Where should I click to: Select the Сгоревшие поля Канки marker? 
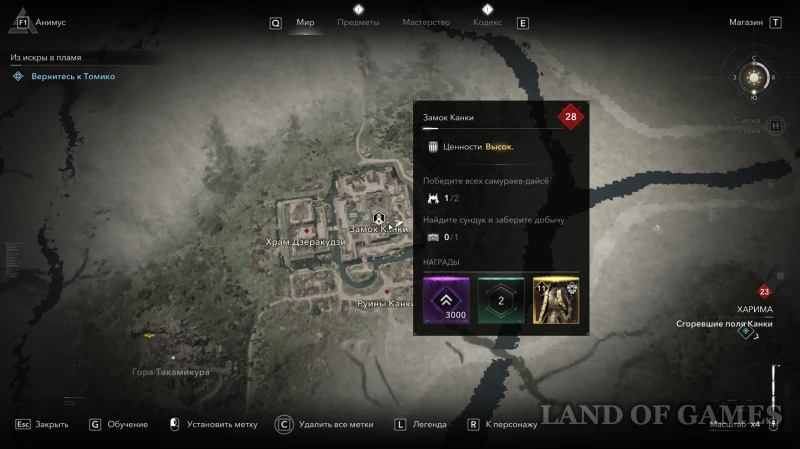[746, 332]
